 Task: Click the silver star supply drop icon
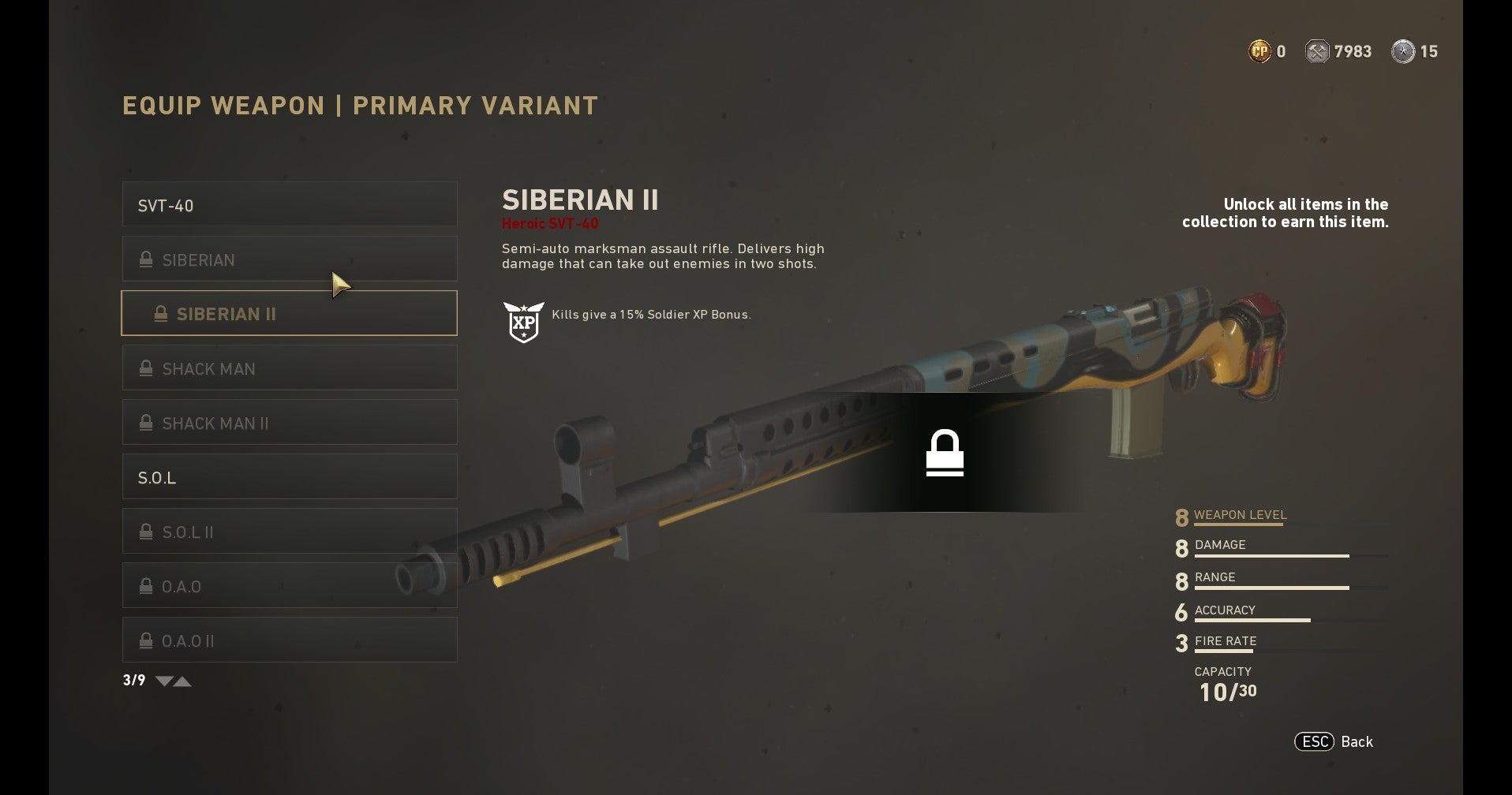1403,50
